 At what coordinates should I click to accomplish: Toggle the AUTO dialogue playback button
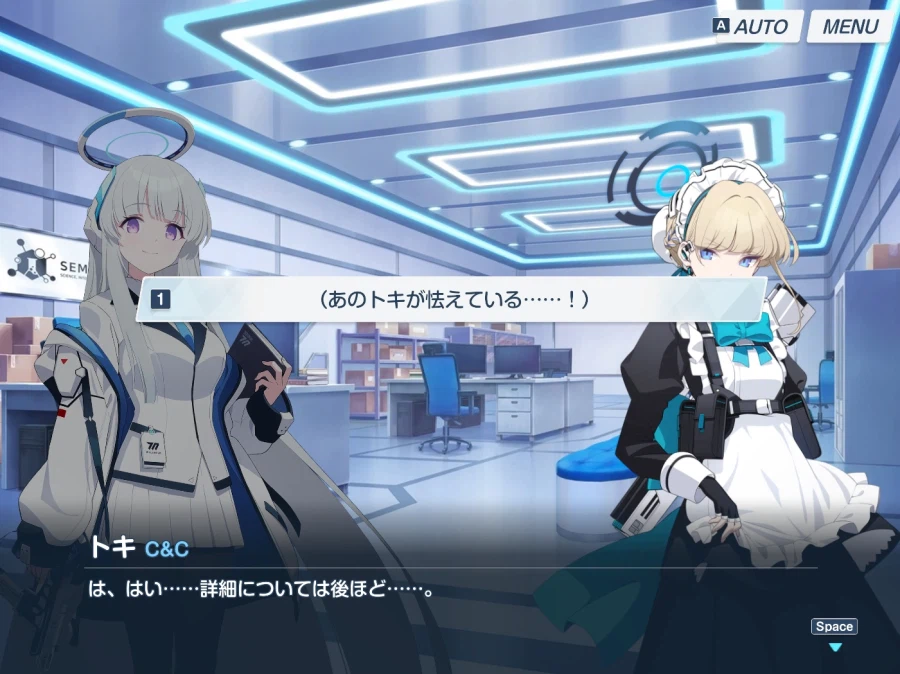[751, 27]
